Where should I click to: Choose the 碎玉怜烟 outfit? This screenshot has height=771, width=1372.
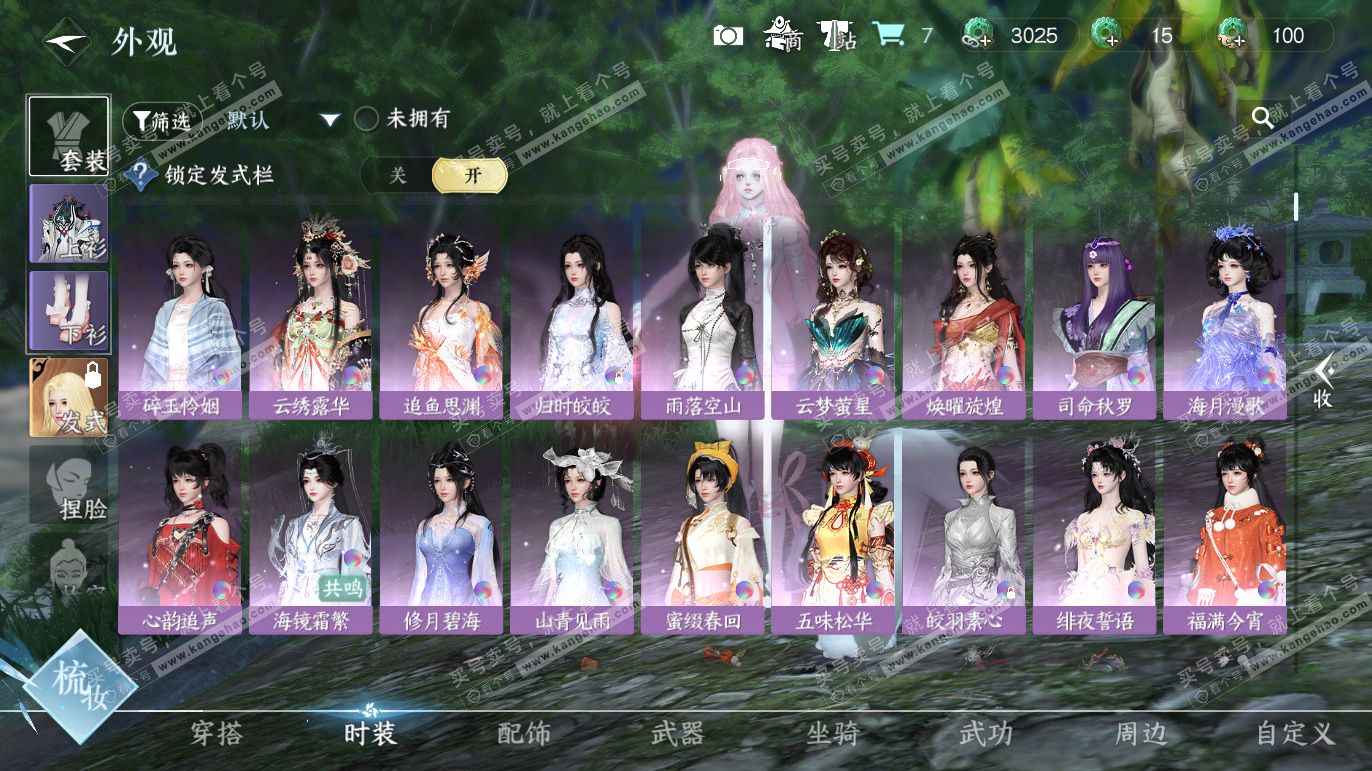pyautogui.click(x=180, y=320)
